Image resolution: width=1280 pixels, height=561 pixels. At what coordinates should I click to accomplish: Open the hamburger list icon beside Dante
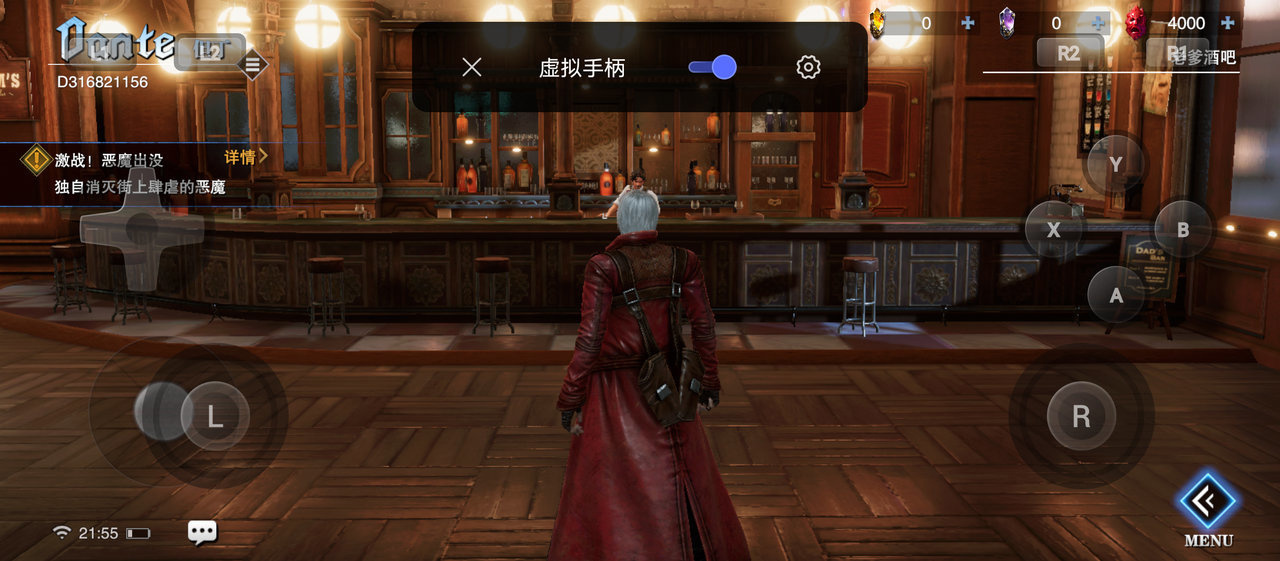[252, 66]
